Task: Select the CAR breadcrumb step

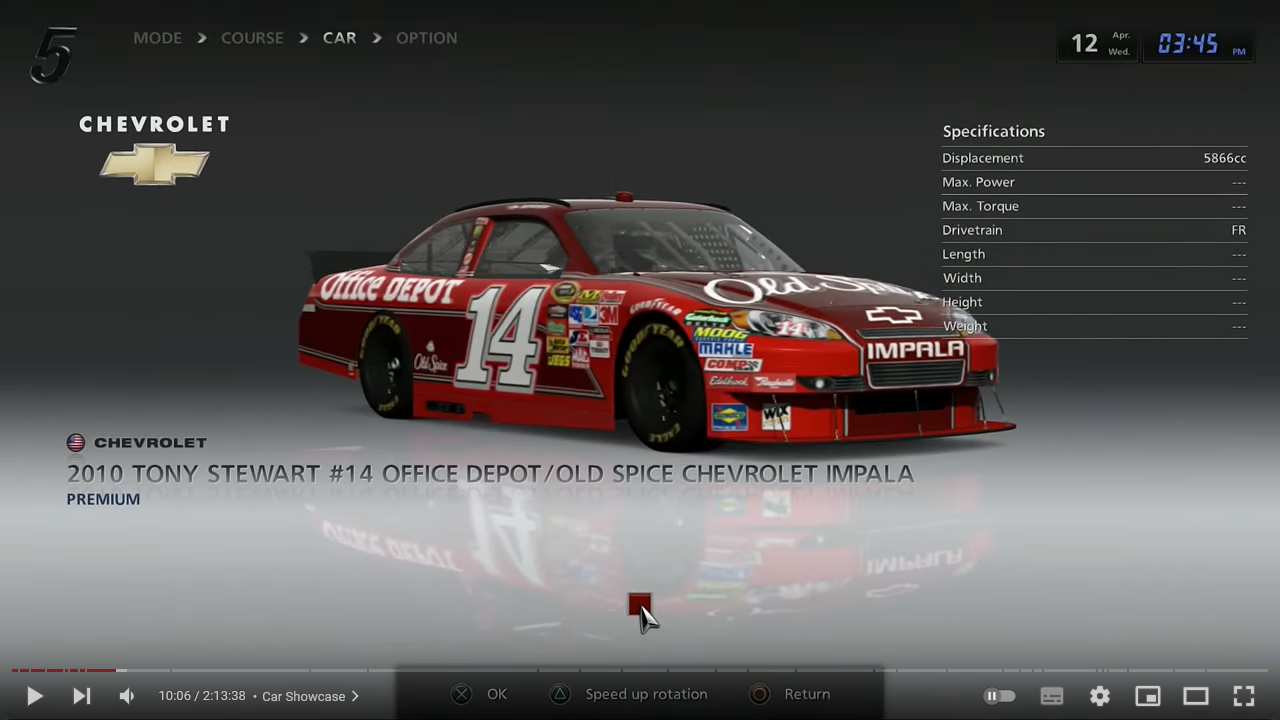Action: 339,38
